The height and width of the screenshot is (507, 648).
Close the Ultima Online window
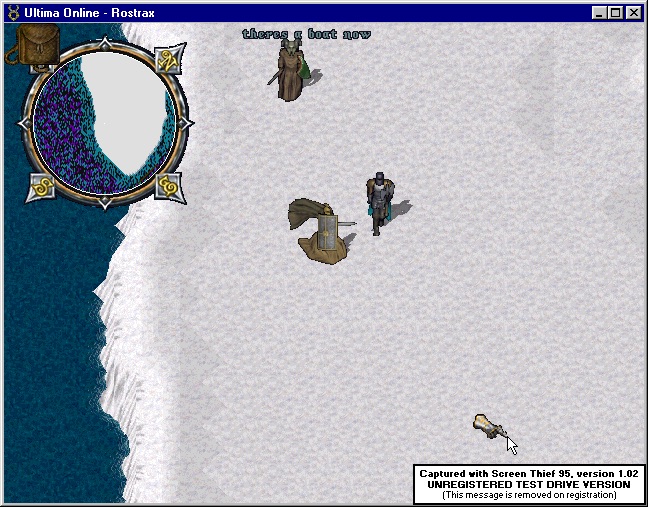coord(634,13)
